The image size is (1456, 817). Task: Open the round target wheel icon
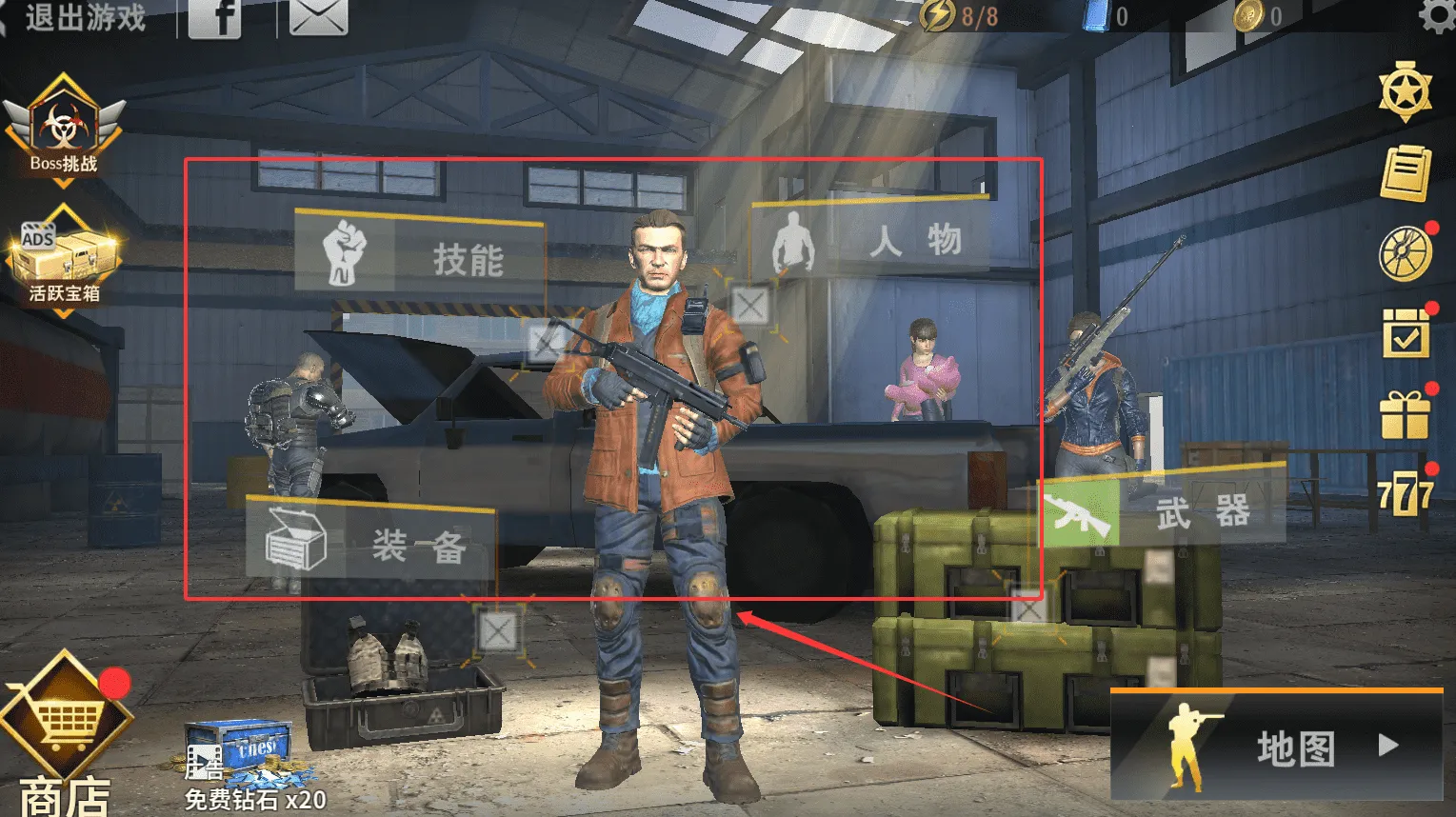point(1406,254)
